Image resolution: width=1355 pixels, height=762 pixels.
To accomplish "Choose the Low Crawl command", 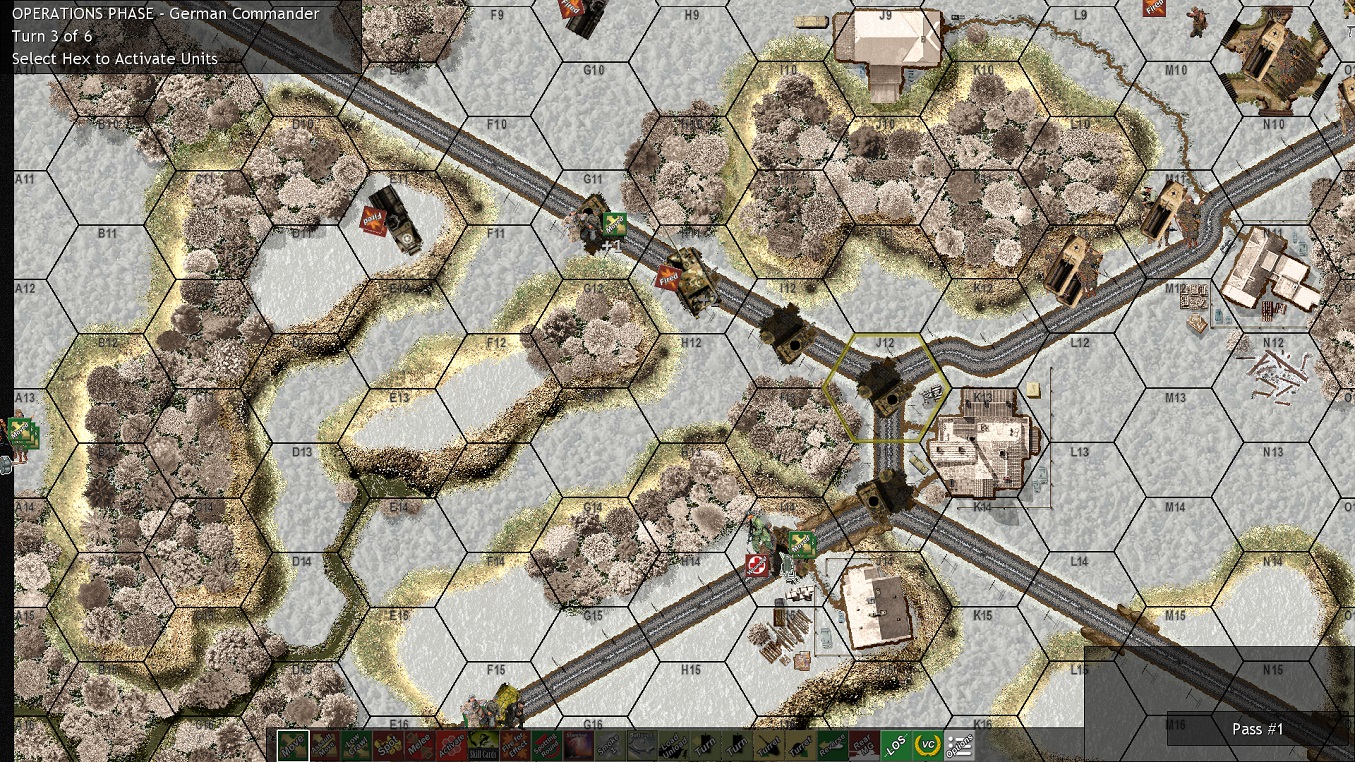I will click(357, 745).
